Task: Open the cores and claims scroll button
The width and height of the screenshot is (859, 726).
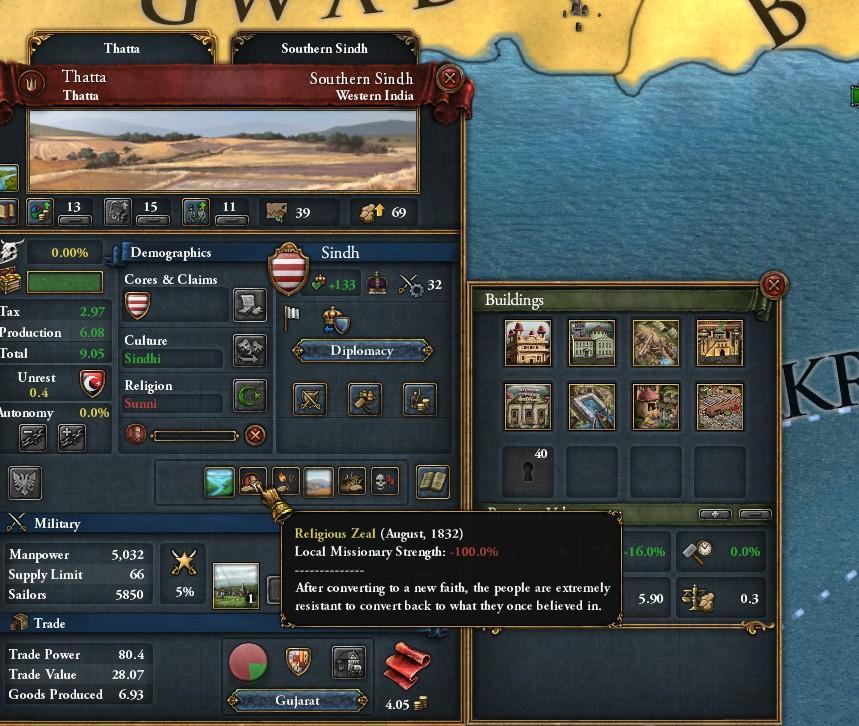Action: tap(249, 304)
